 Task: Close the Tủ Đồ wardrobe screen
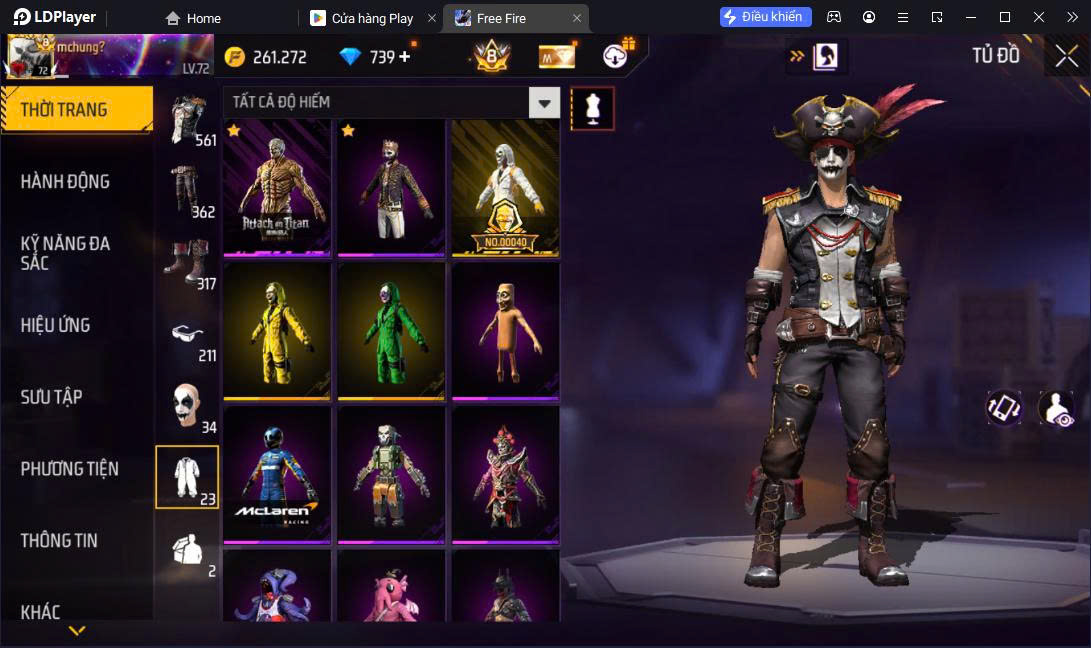[x=1066, y=56]
